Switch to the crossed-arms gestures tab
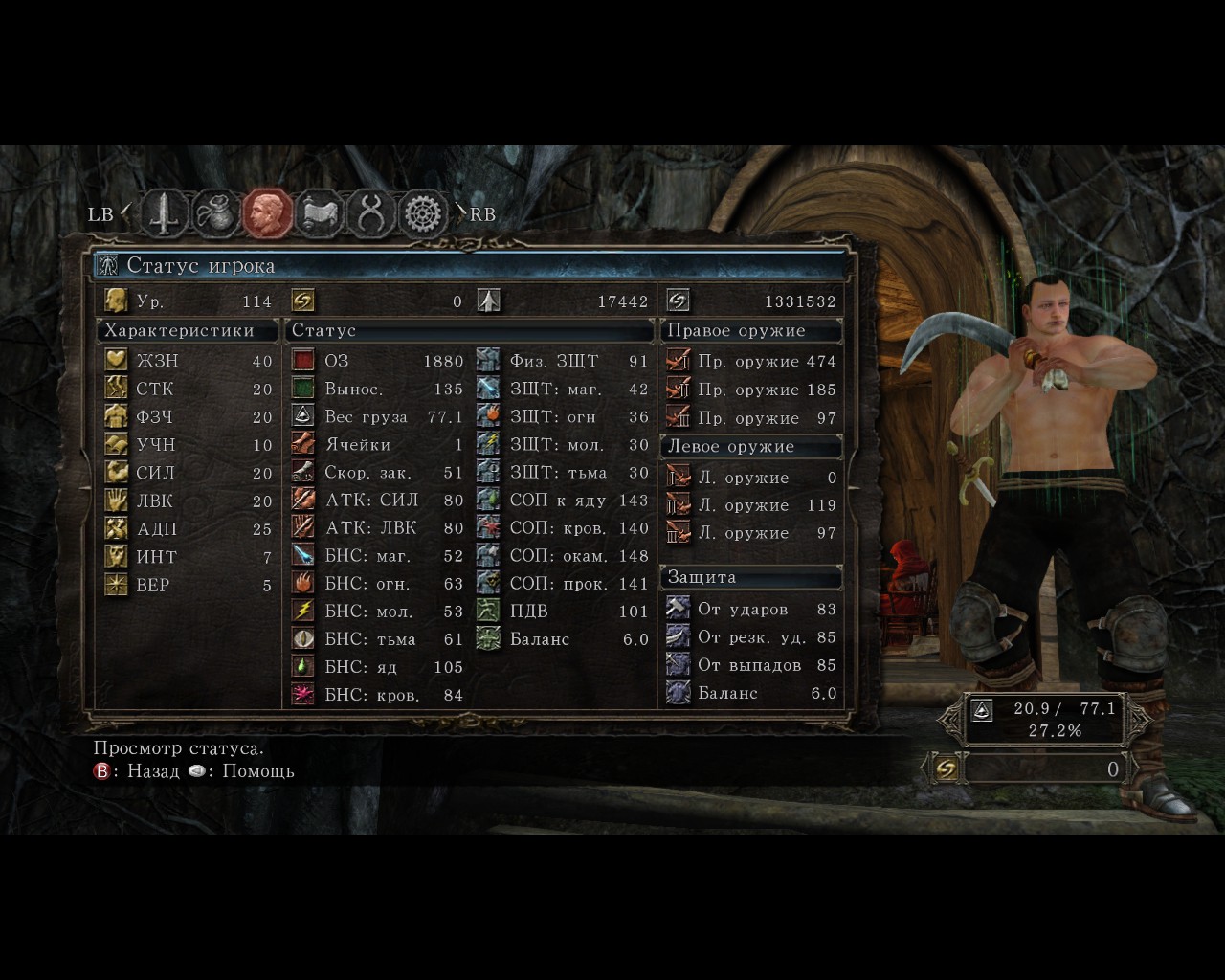The width and height of the screenshot is (1225, 980). (371, 213)
